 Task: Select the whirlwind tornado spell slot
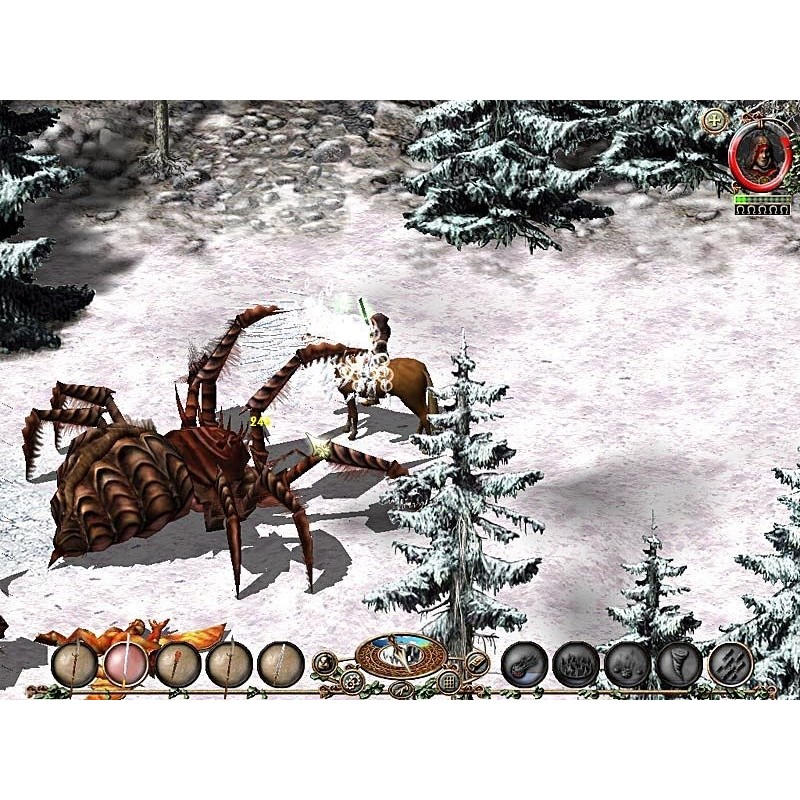point(679,663)
